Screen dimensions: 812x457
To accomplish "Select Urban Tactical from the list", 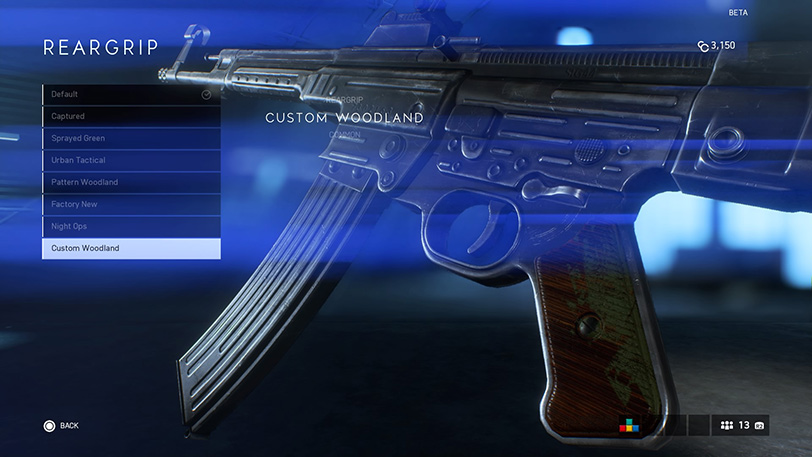I will point(130,160).
